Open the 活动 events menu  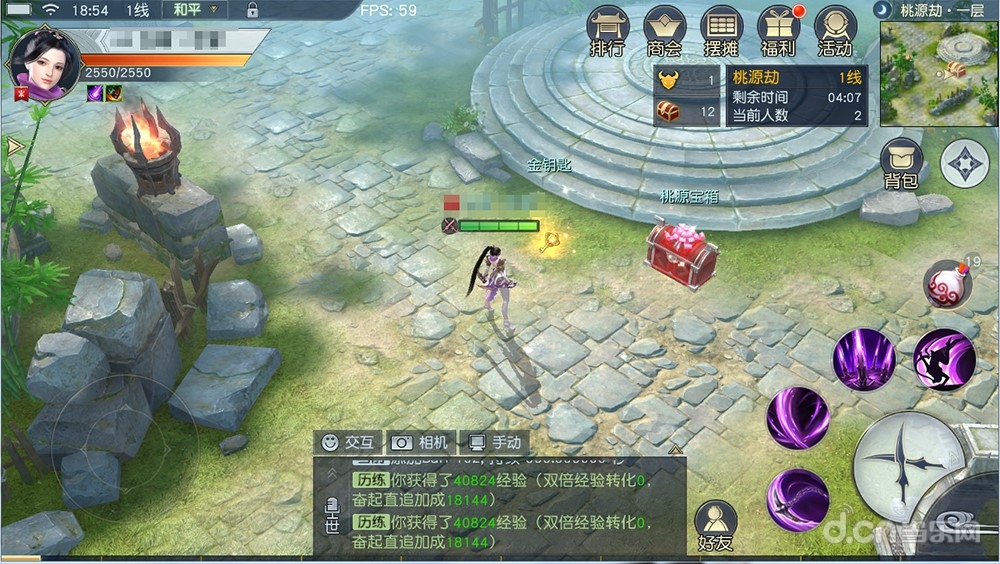(x=835, y=31)
